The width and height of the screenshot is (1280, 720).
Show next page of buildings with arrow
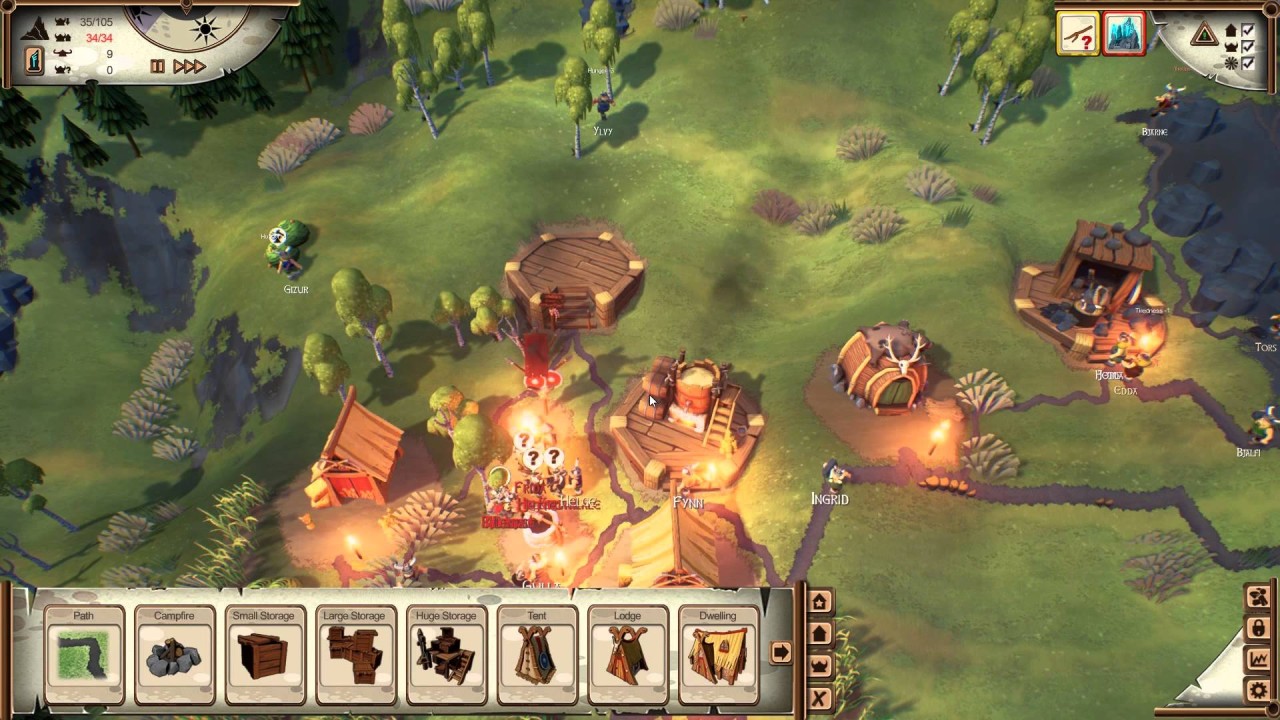pos(780,652)
